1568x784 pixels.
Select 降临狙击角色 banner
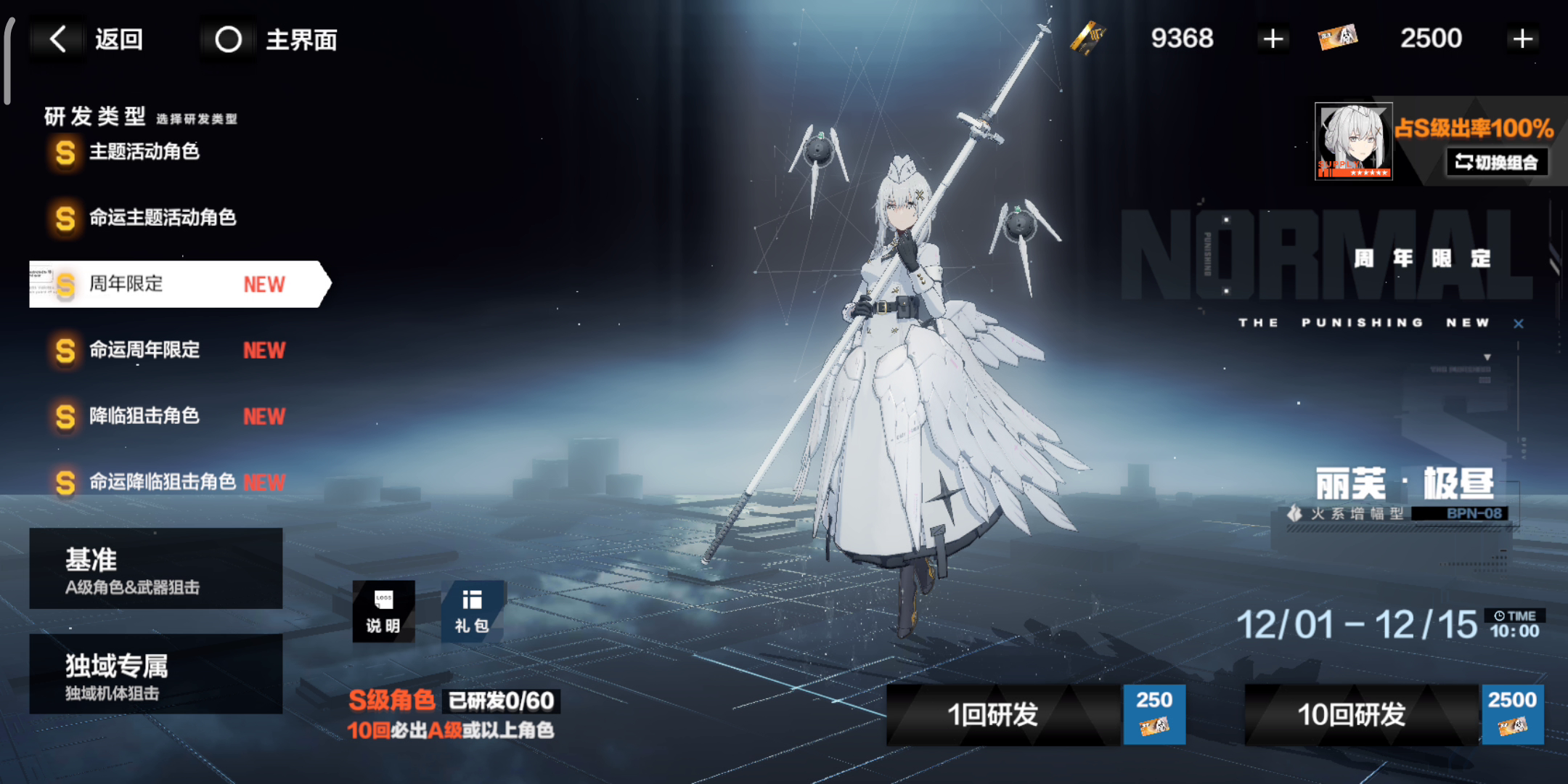coord(167,416)
